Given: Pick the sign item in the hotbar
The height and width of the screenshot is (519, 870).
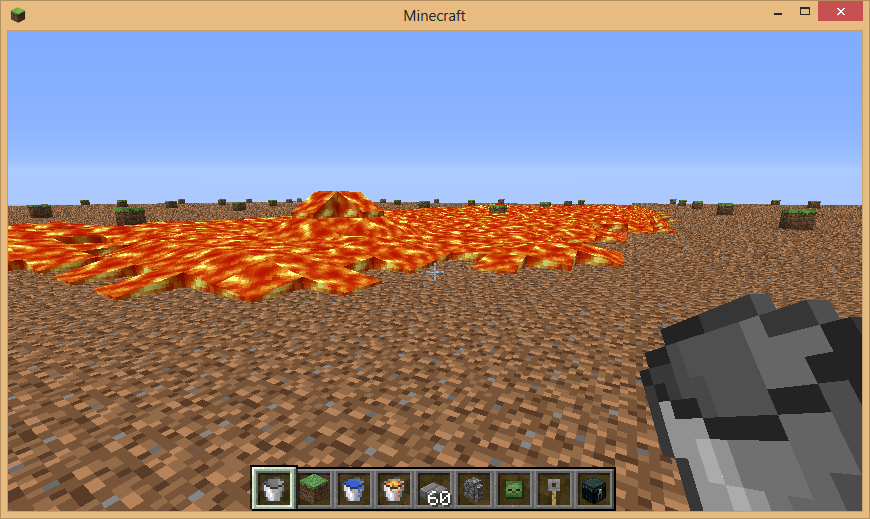Looking at the screenshot, I should (x=553, y=489).
